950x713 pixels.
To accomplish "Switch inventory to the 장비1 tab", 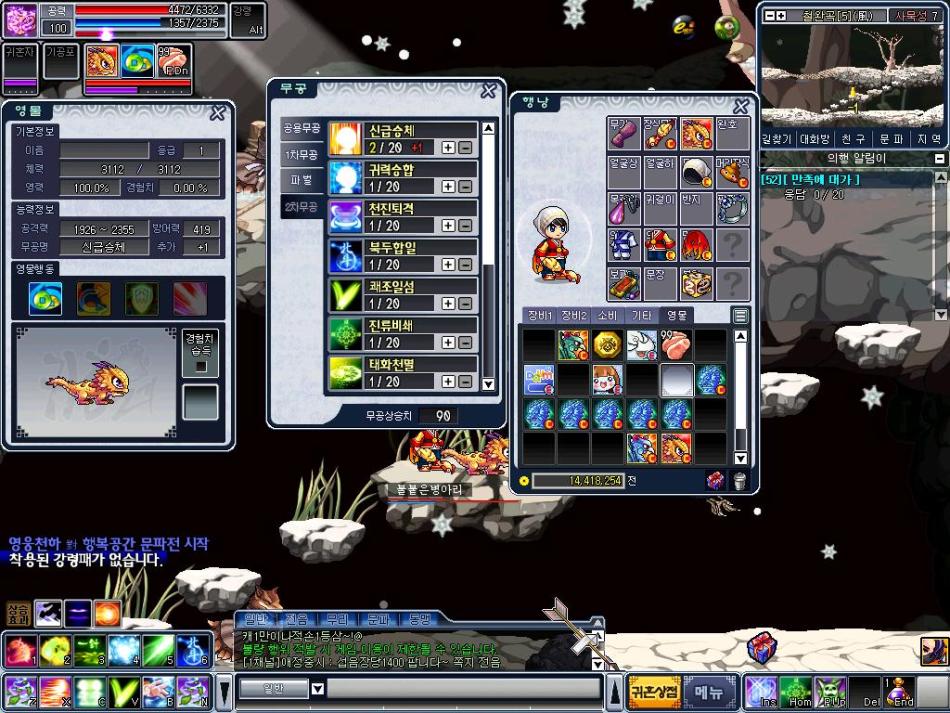I will pyautogui.click(x=540, y=315).
